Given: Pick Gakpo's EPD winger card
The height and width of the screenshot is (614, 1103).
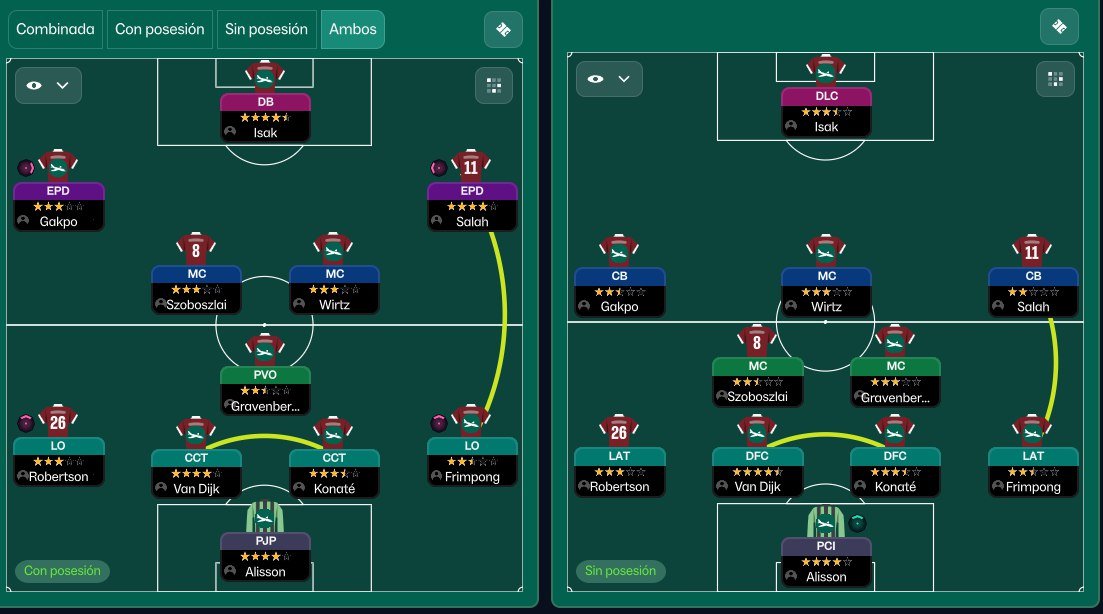Looking at the screenshot, I should (58, 206).
